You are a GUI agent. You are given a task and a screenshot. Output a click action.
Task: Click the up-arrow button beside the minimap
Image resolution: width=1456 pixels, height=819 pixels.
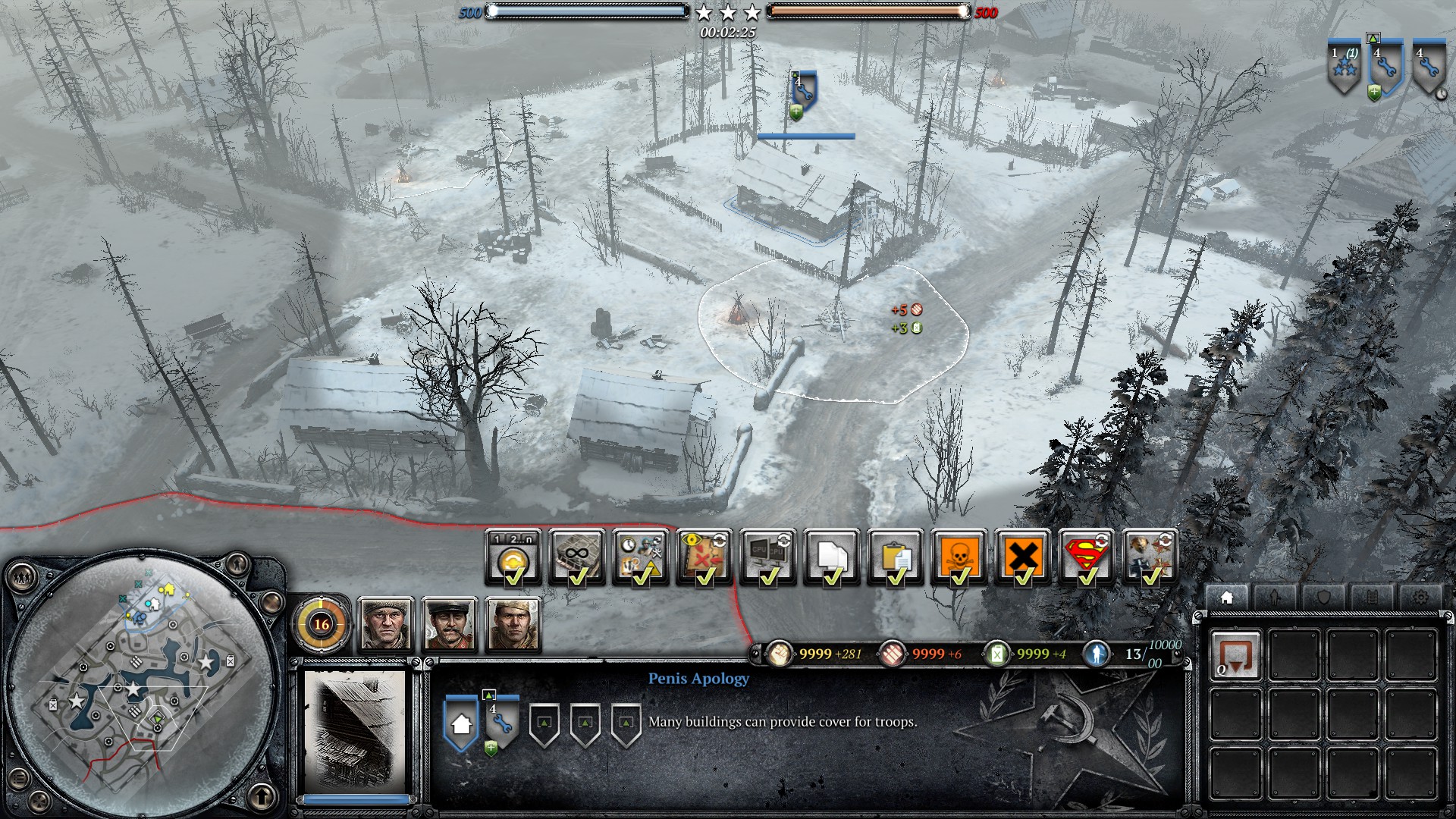click(x=262, y=796)
